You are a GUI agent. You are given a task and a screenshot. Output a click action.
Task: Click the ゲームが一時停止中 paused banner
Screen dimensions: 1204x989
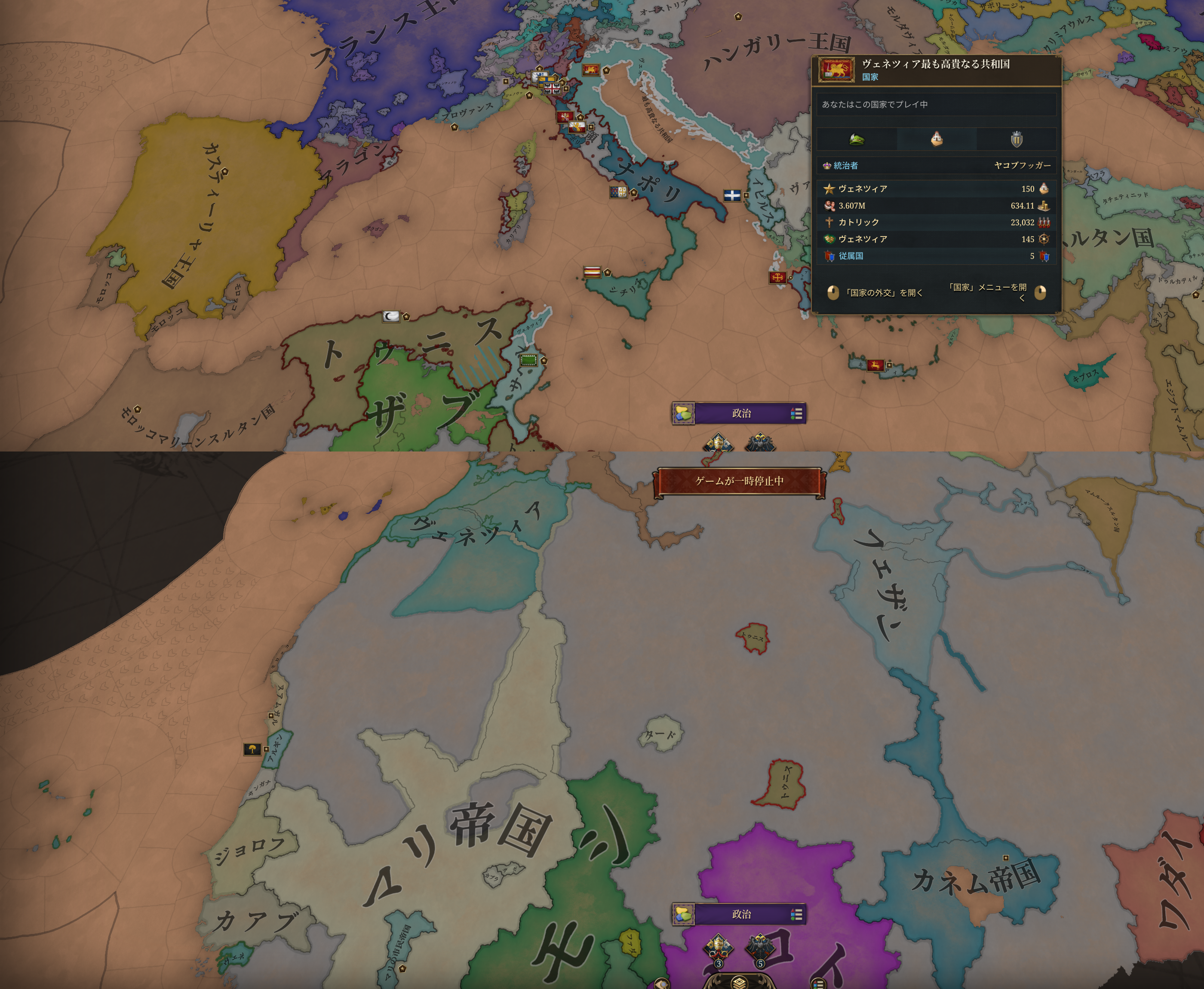[x=739, y=482]
